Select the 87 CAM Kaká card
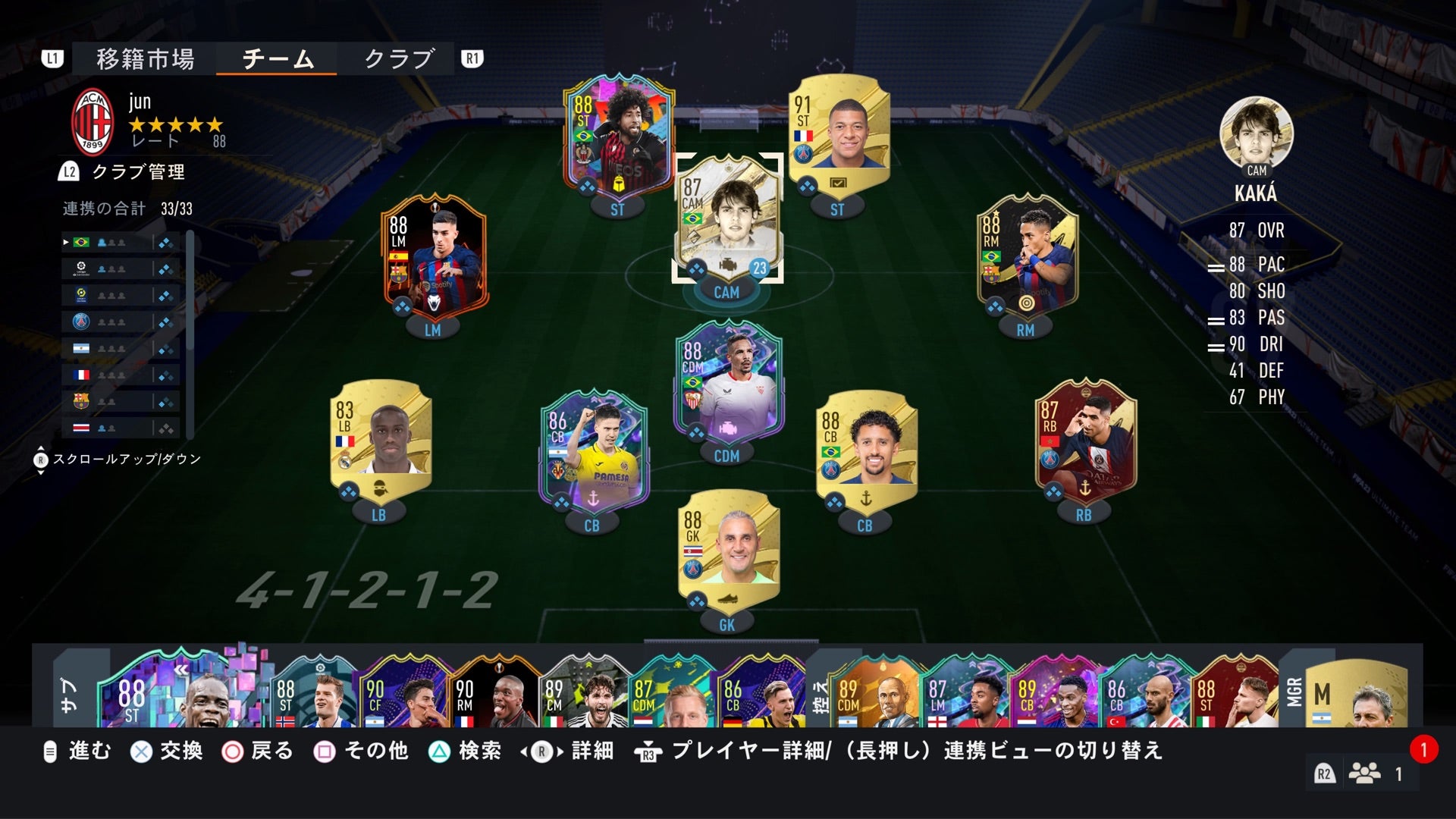 726,220
